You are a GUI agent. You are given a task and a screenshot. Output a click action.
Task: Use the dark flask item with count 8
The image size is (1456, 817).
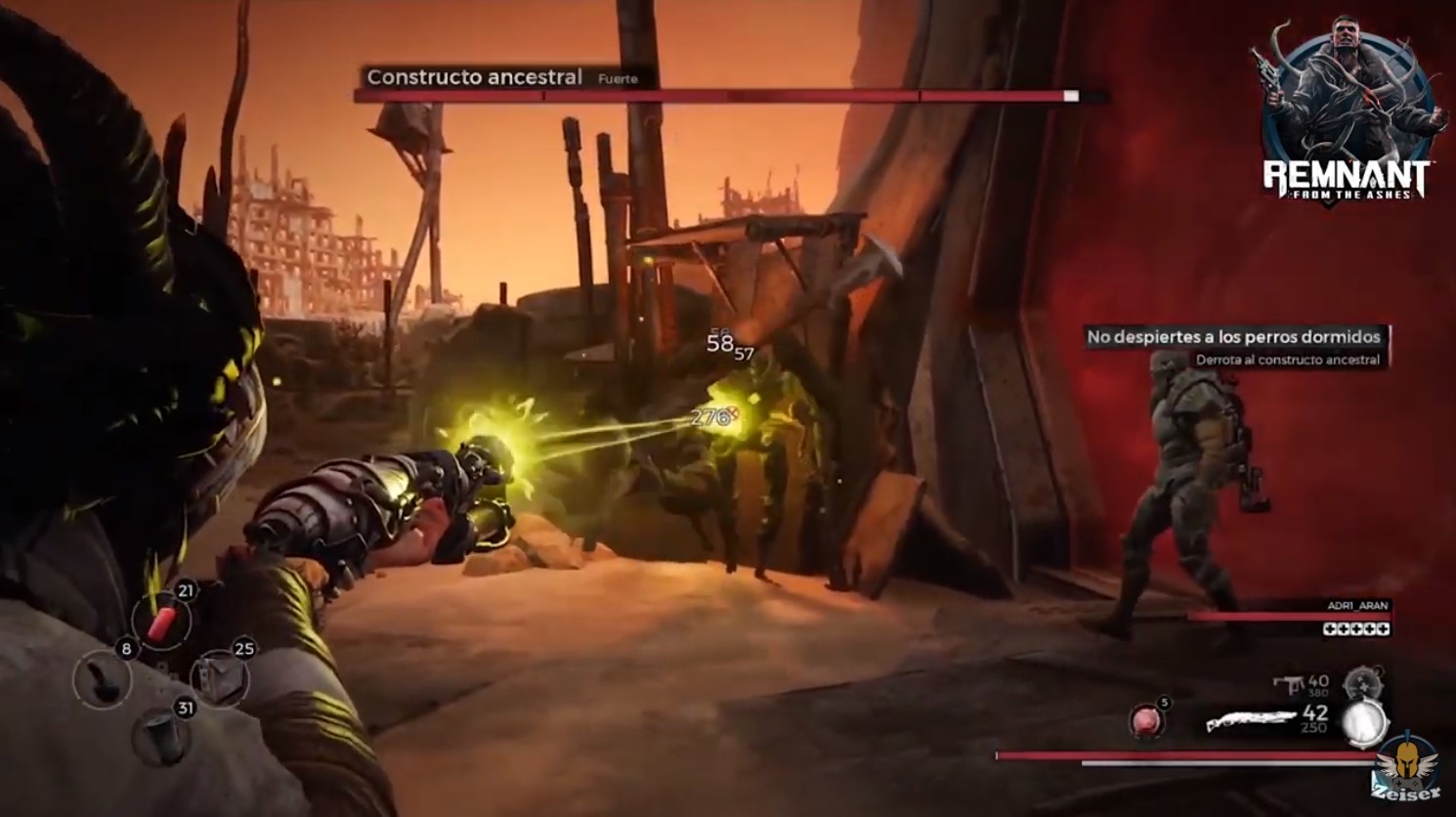point(103,680)
